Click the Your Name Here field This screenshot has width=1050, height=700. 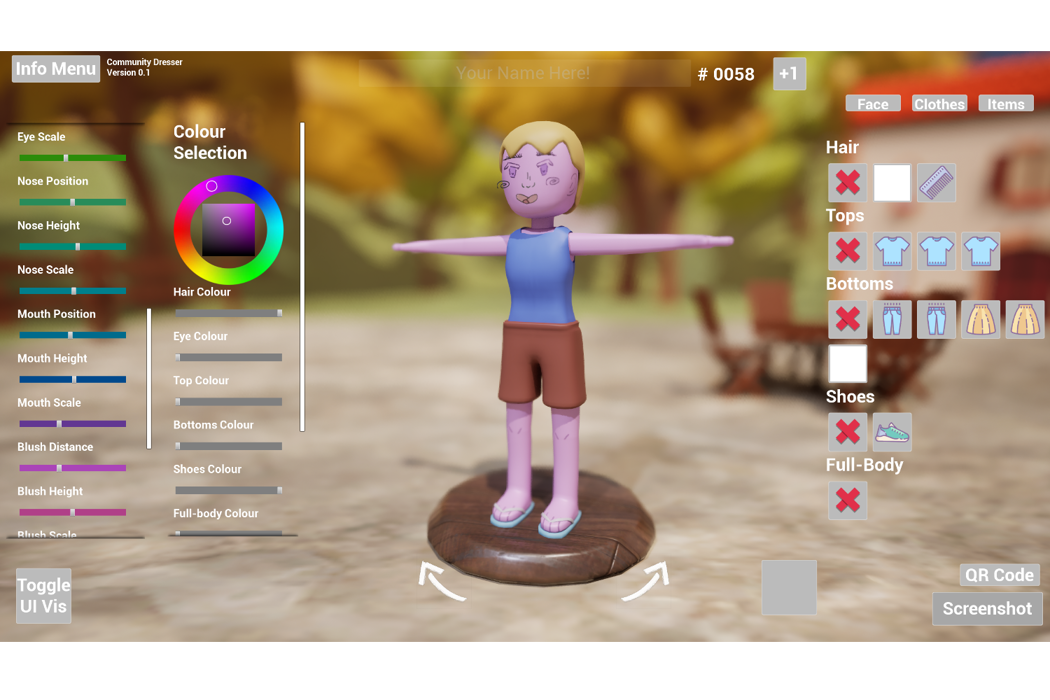click(523, 73)
